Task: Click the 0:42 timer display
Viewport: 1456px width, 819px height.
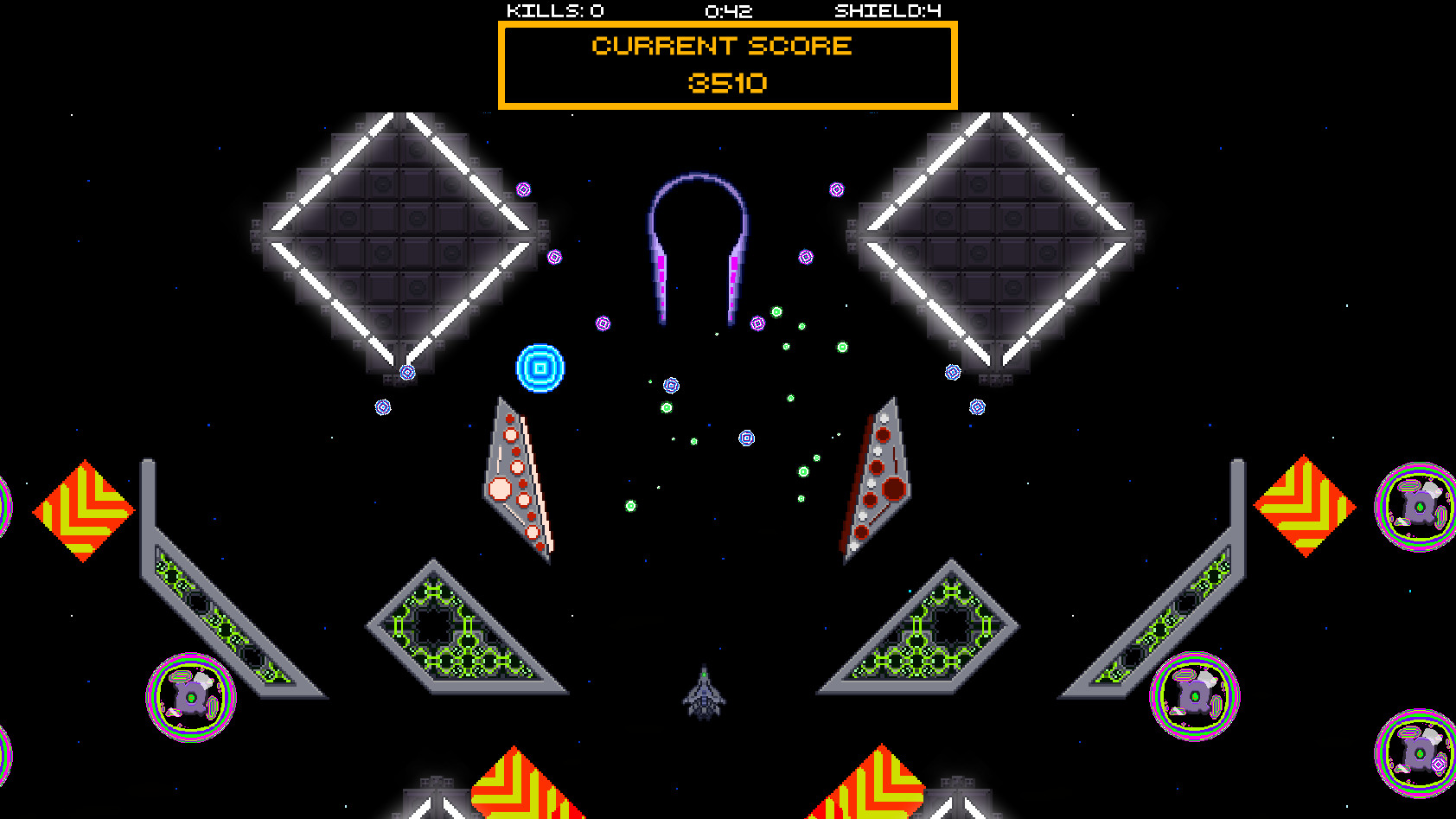Action: coord(729,11)
